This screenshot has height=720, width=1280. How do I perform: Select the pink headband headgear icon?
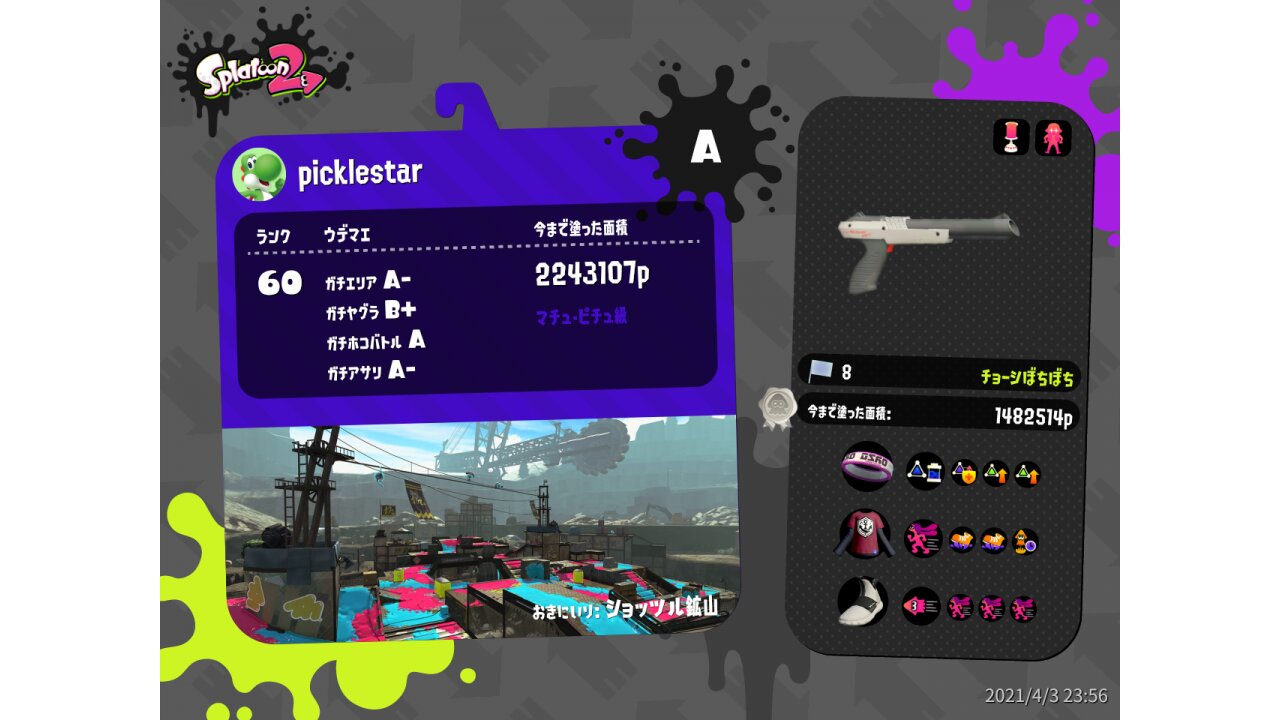(866, 467)
